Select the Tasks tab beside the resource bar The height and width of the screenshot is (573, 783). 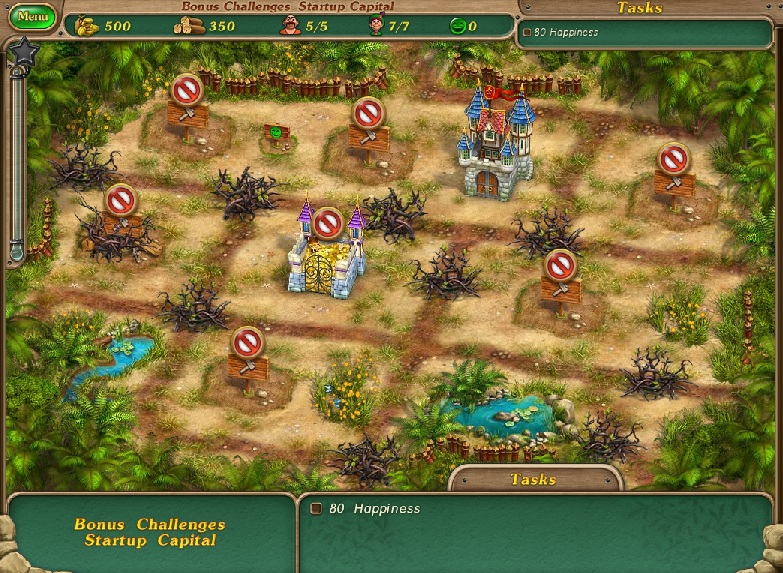(639, 8)
